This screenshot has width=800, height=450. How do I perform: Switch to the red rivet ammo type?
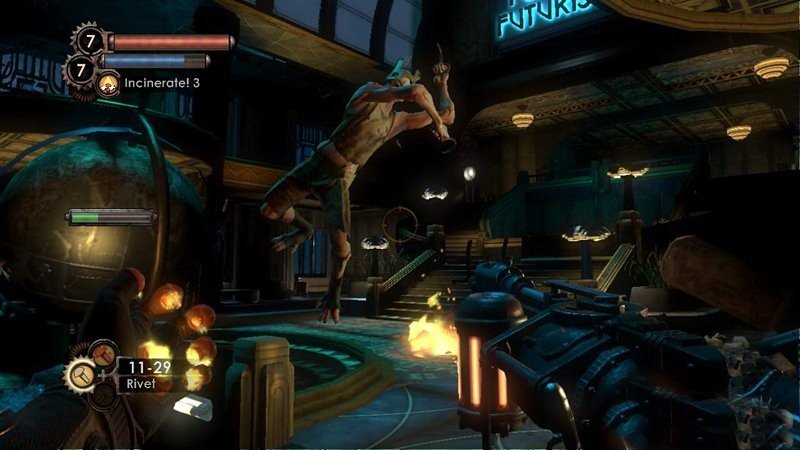[x=103, y=353]
